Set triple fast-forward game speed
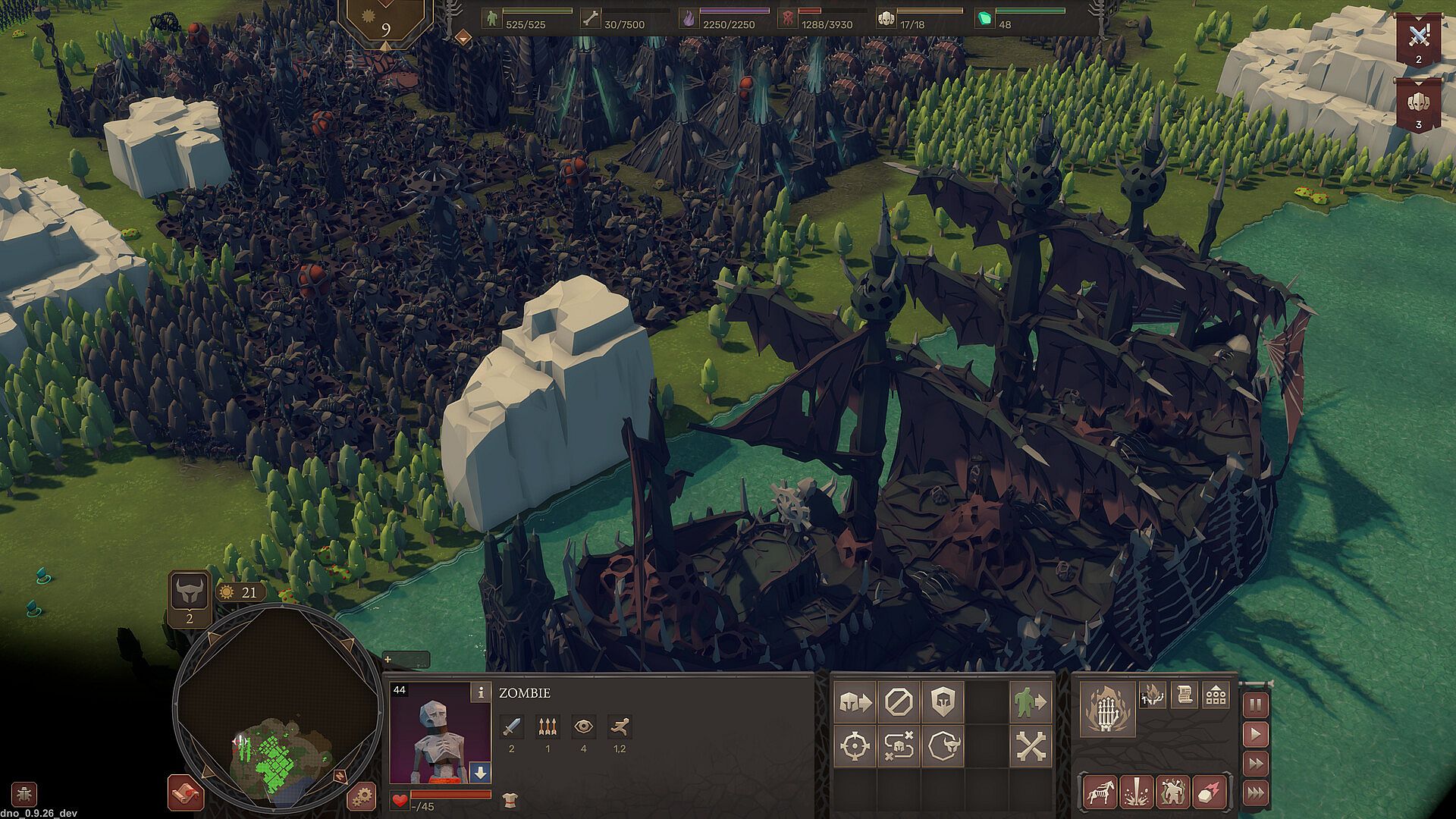This screenshot has width=1456, height=819. 1255,793
